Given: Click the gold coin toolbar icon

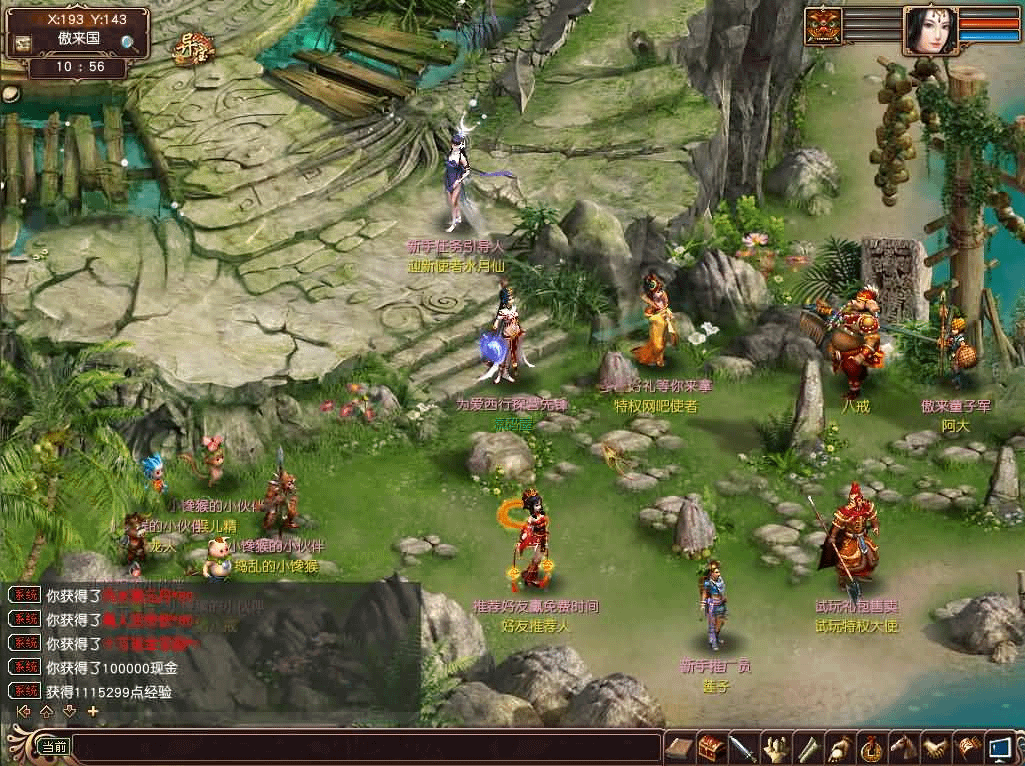Looking at the screenshot, I should (871, 747).
